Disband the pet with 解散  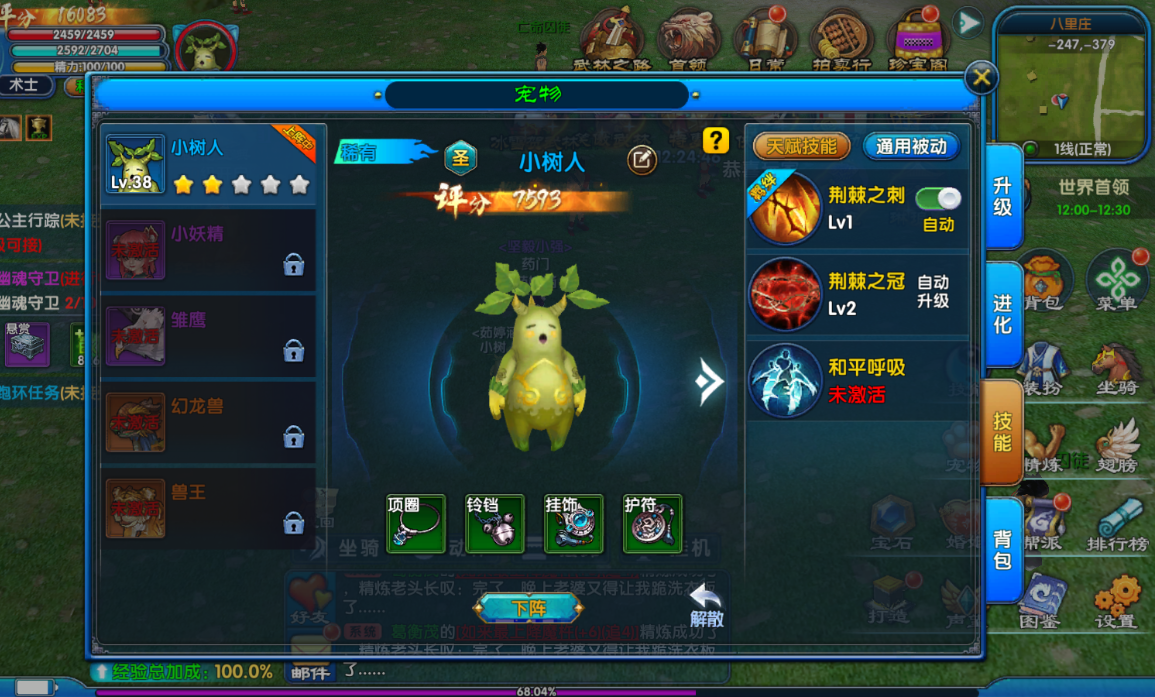[705, 606]
